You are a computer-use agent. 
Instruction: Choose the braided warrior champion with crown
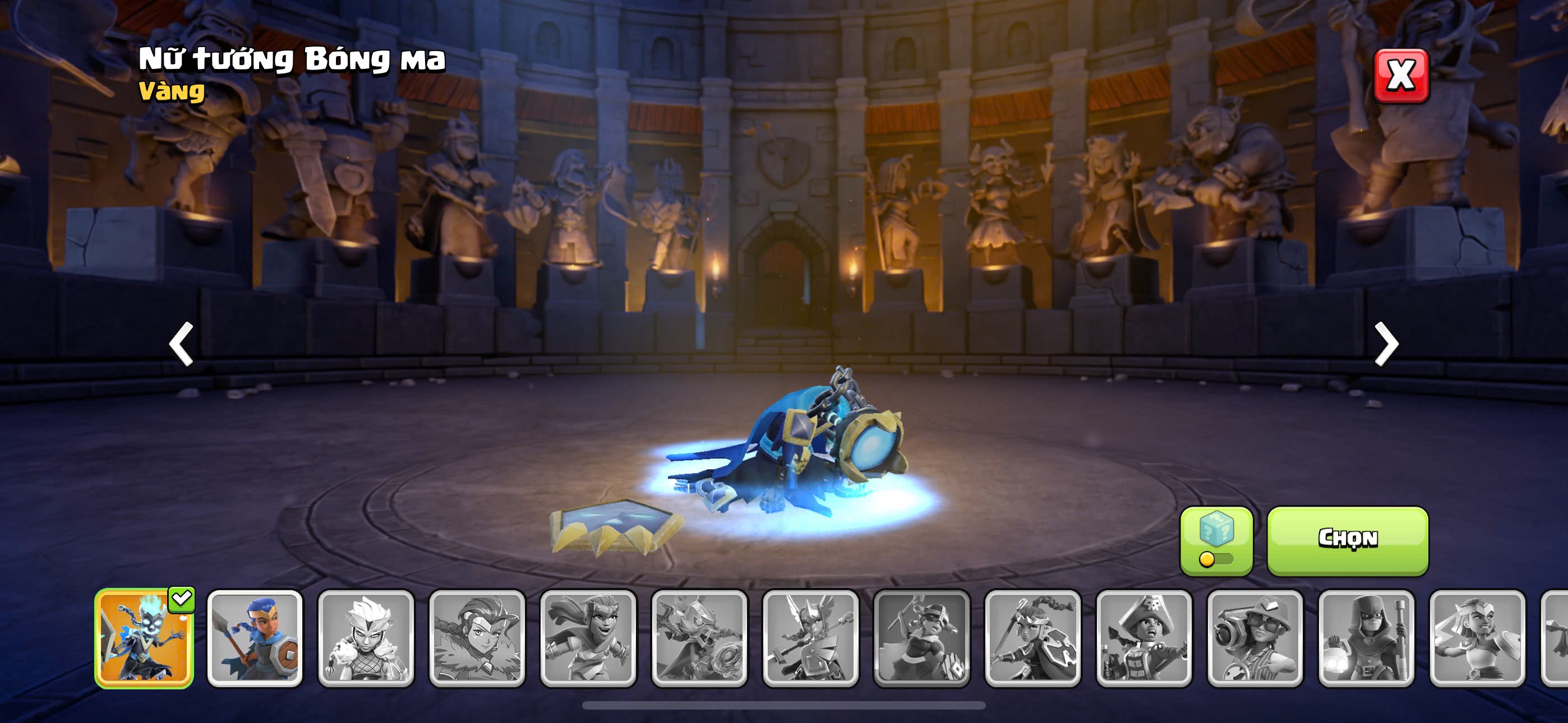click(x=1033, y=638)
